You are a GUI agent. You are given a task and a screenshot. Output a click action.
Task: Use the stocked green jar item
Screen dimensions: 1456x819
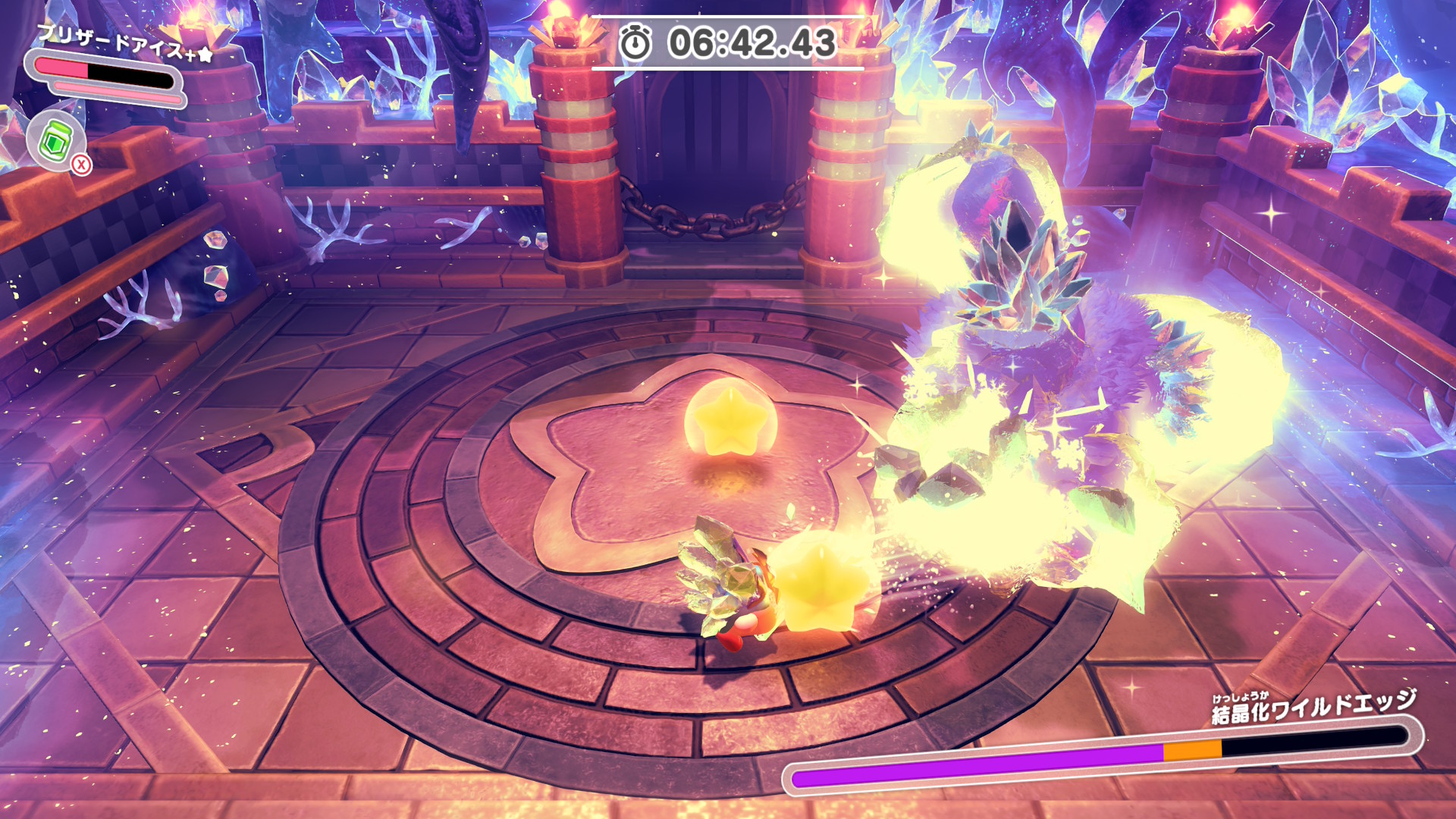click(x=55, y=141)
